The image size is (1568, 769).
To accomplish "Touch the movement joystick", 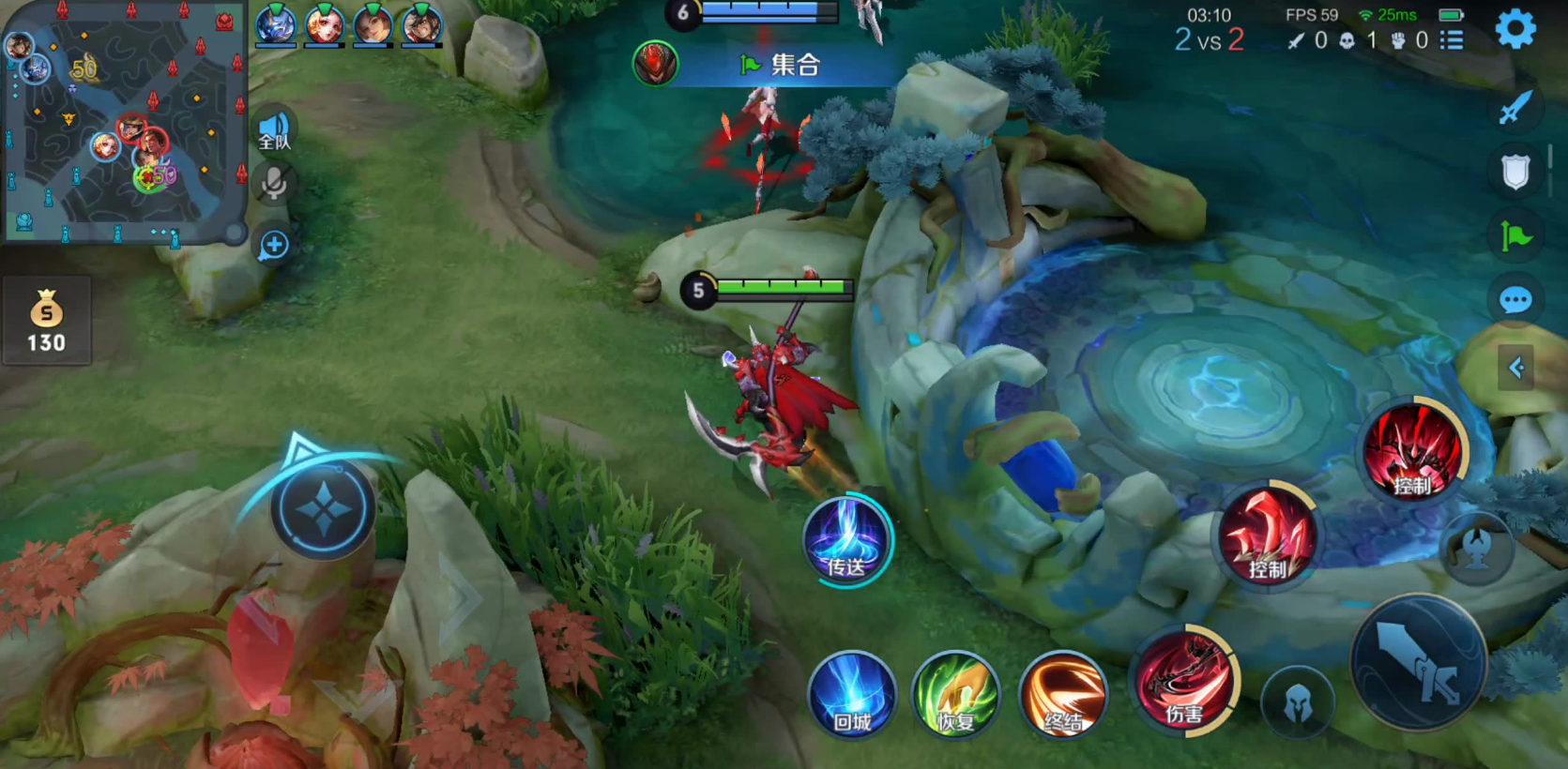I will click(x=324, y=510).
